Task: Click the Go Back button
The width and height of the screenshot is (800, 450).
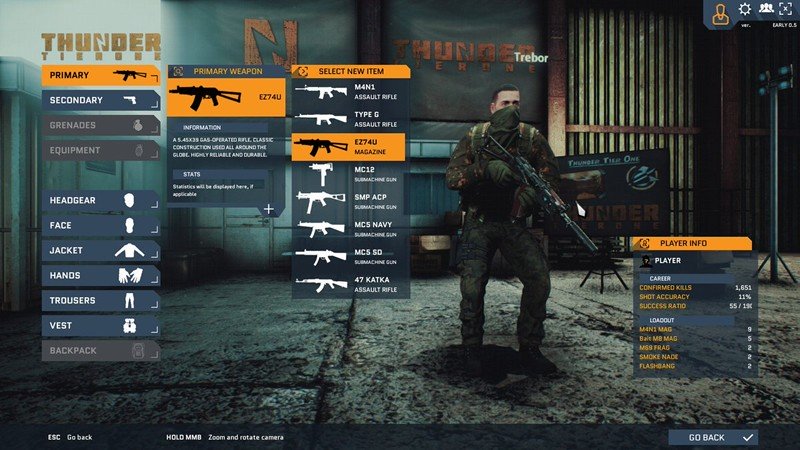Action: tap(722, 437)
